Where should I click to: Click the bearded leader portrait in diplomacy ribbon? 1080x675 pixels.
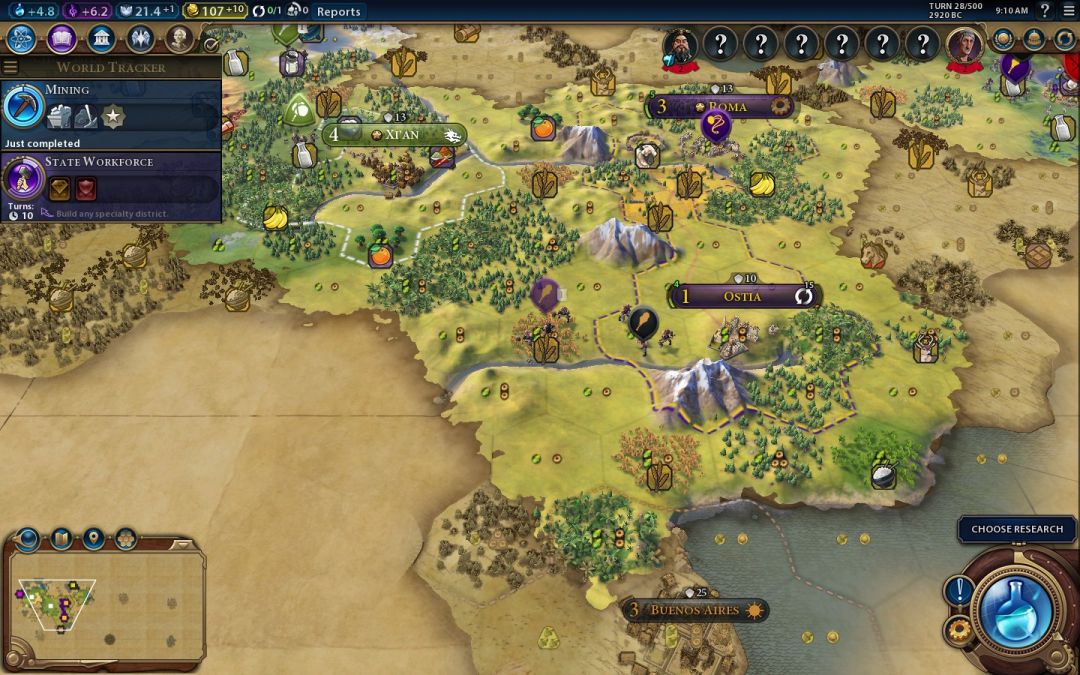(681, 46)
